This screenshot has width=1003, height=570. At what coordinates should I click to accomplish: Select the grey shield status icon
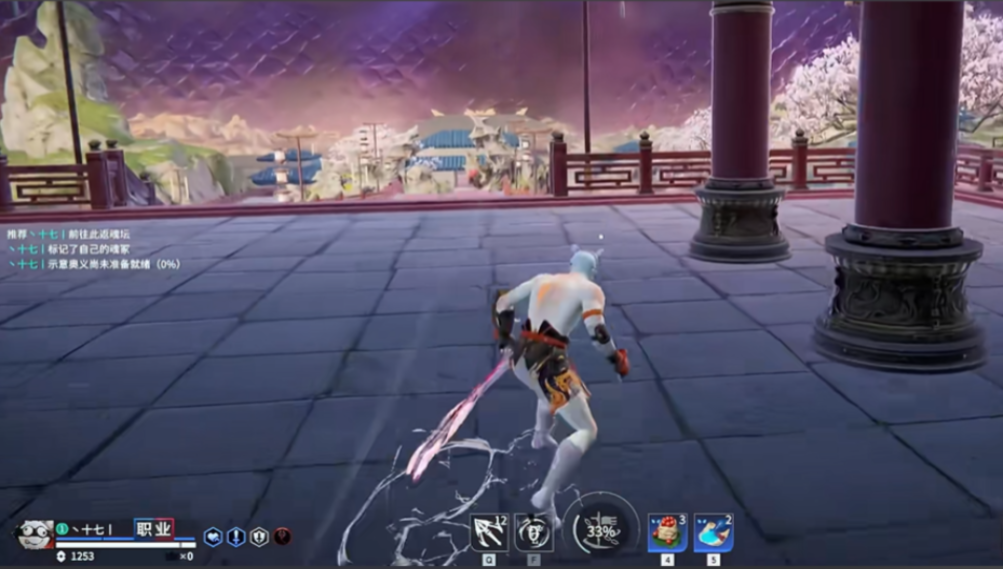(259, 537)
